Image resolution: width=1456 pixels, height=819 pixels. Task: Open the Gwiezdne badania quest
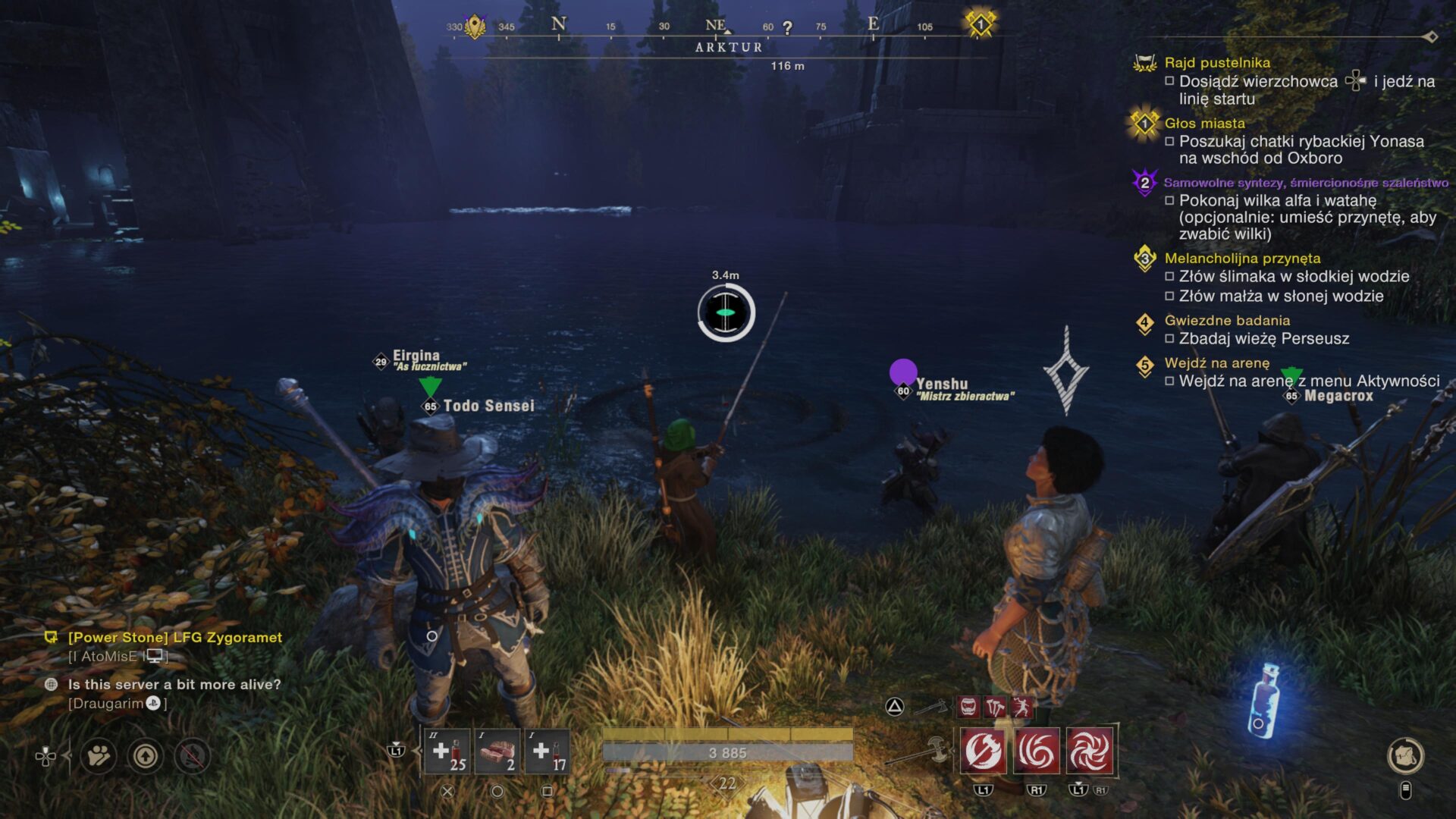[1227, 321]
